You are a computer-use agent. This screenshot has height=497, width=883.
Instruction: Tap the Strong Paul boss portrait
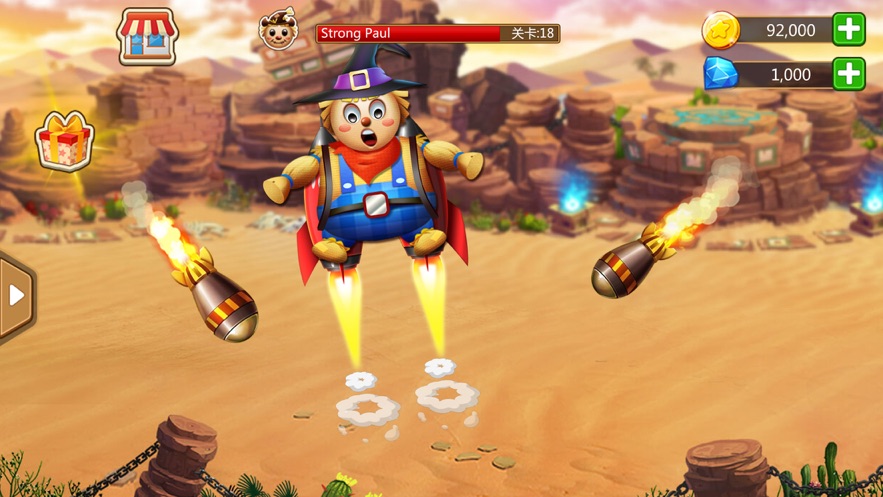278,31
